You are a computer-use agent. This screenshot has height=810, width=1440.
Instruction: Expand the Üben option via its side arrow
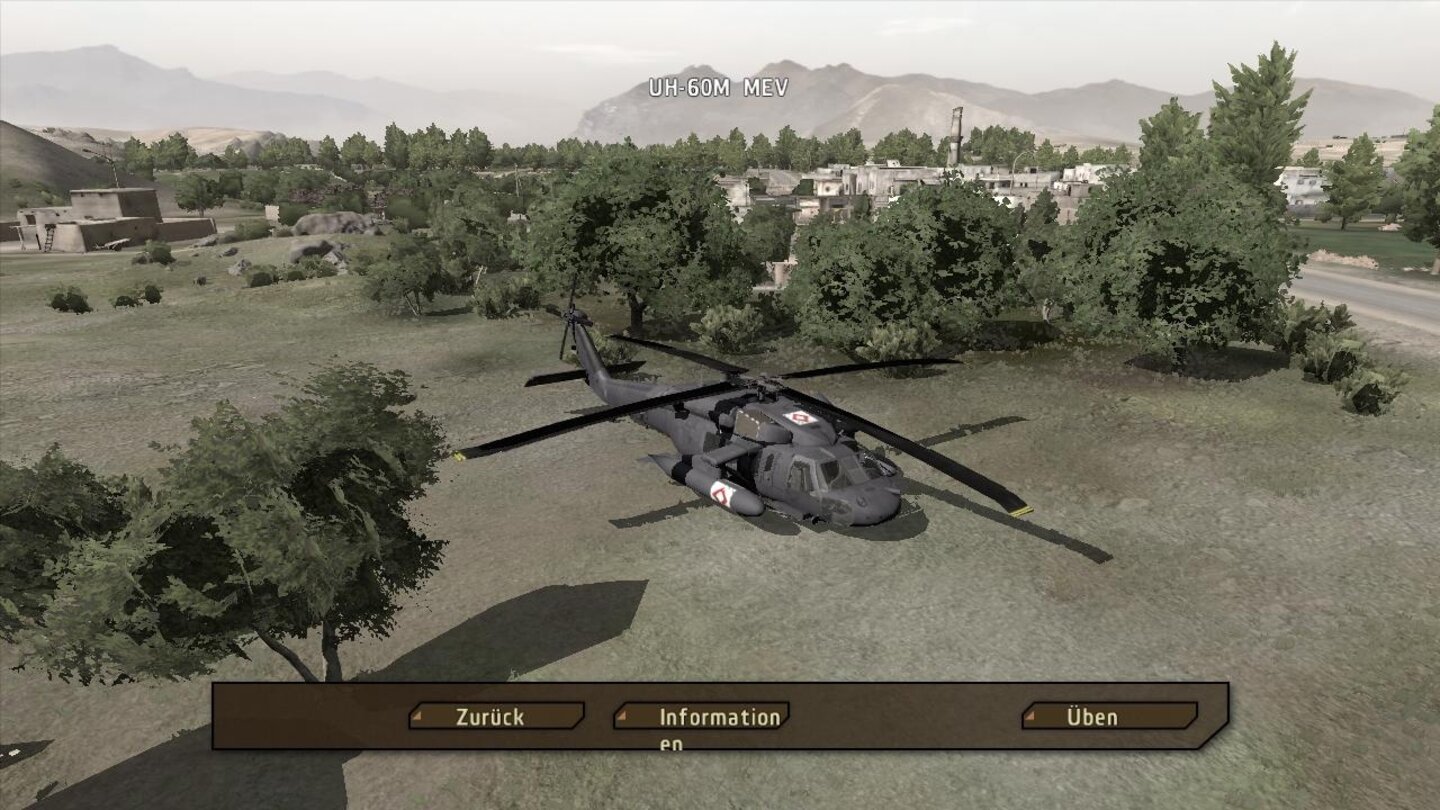click(x=1031, y=716)
